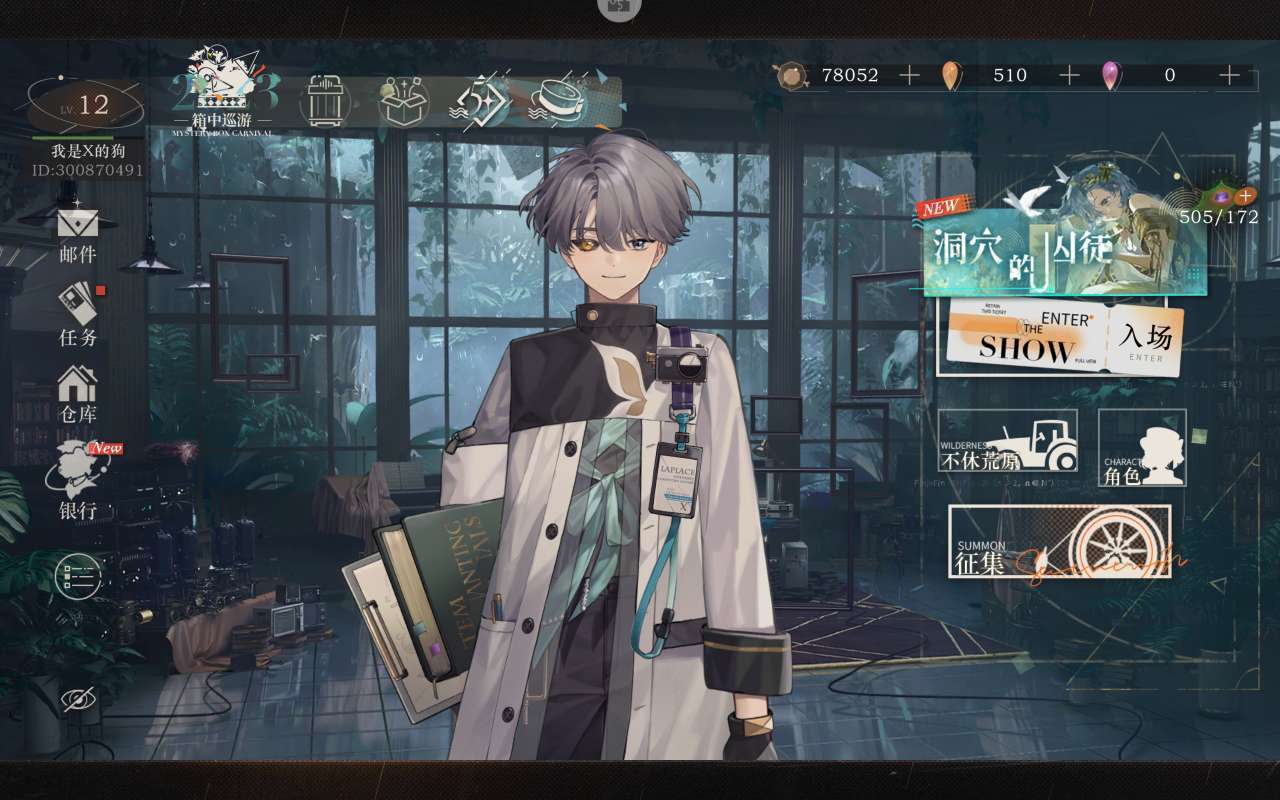Open the 仓库 warehouse
The width and height of the screenshot is (1280, 800).
(x=78, y=393)
